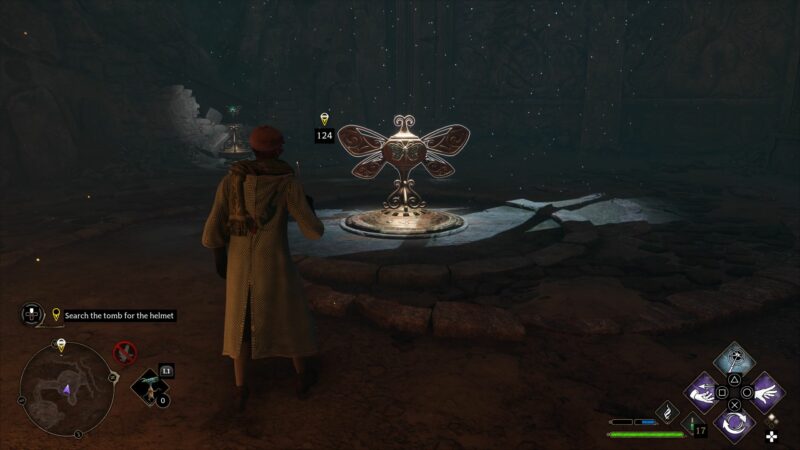Select the "Search the tomb for the helmet" objective
Screen dimensions: 800x450
pyautogui.click(x=119, y=315)
